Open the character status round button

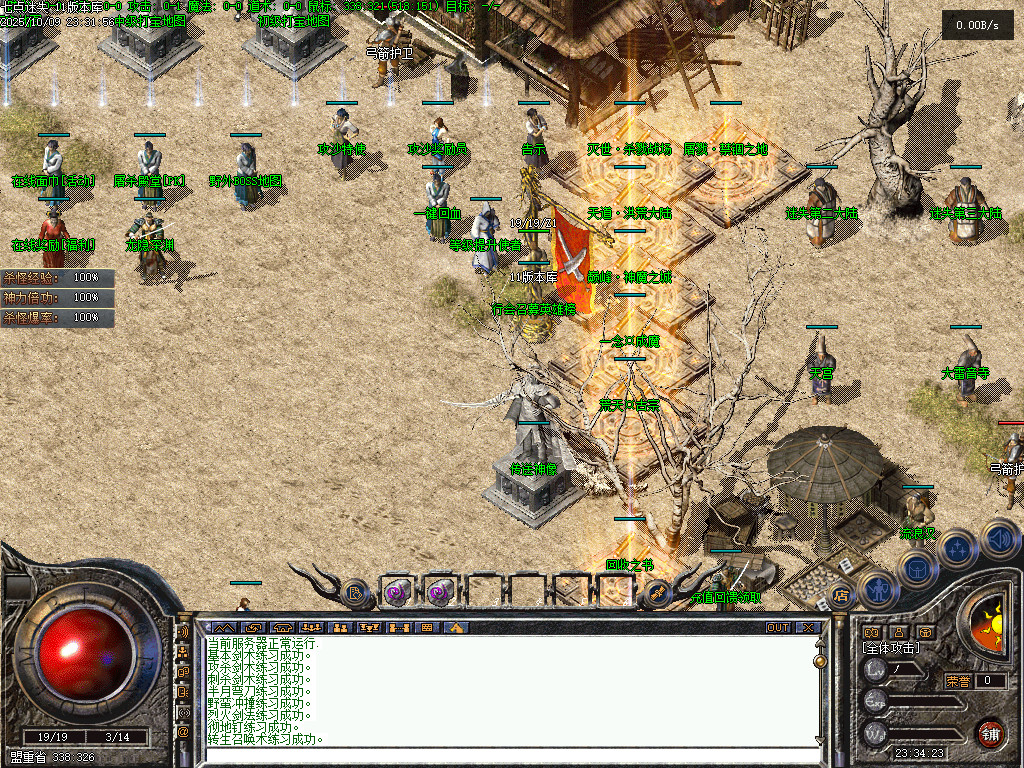click(x=877, y=589)
